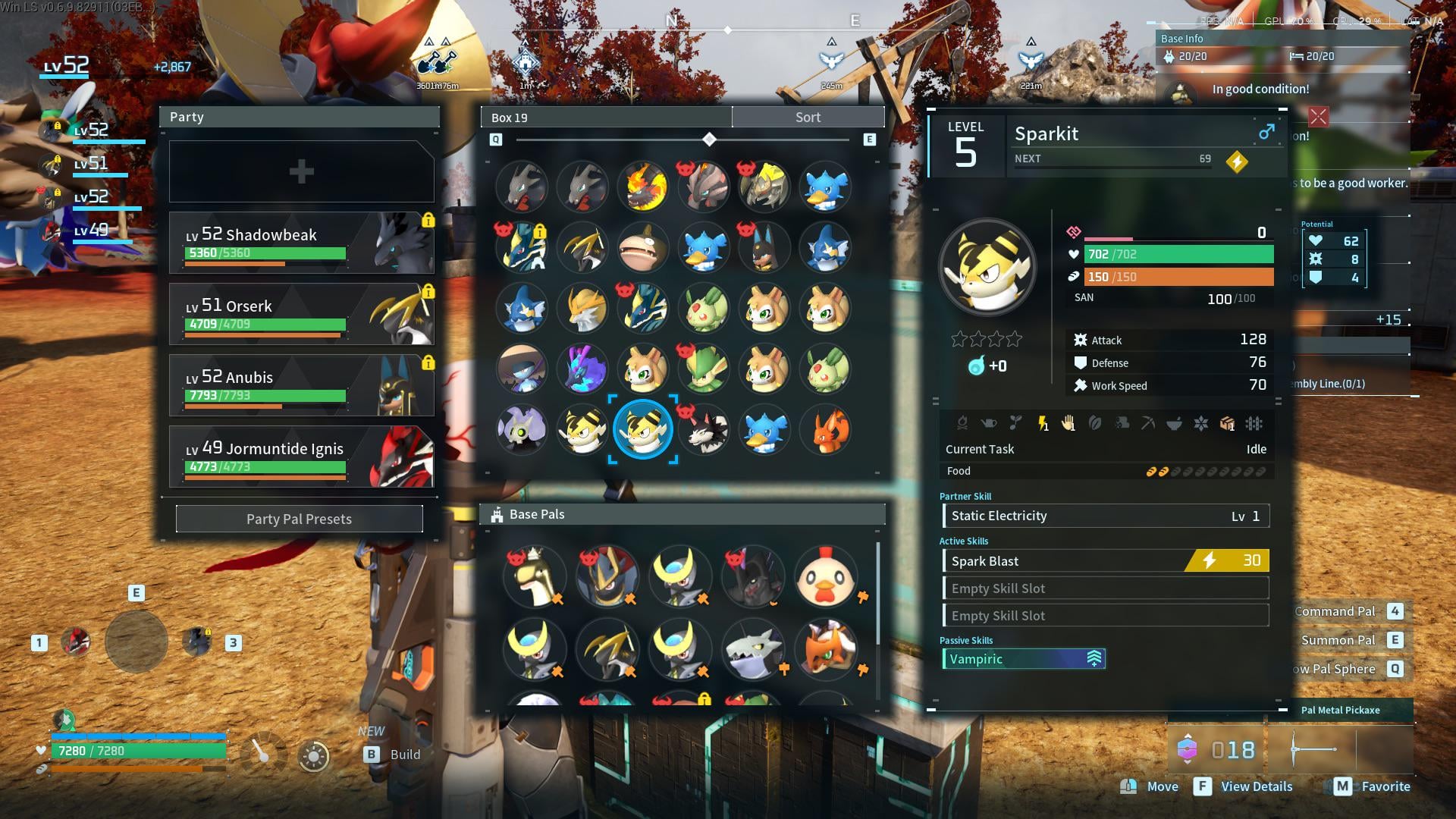Select Shadowbeak in the party list
Image resolution: width=1456 pixels, height=819 pixels.
301,243
